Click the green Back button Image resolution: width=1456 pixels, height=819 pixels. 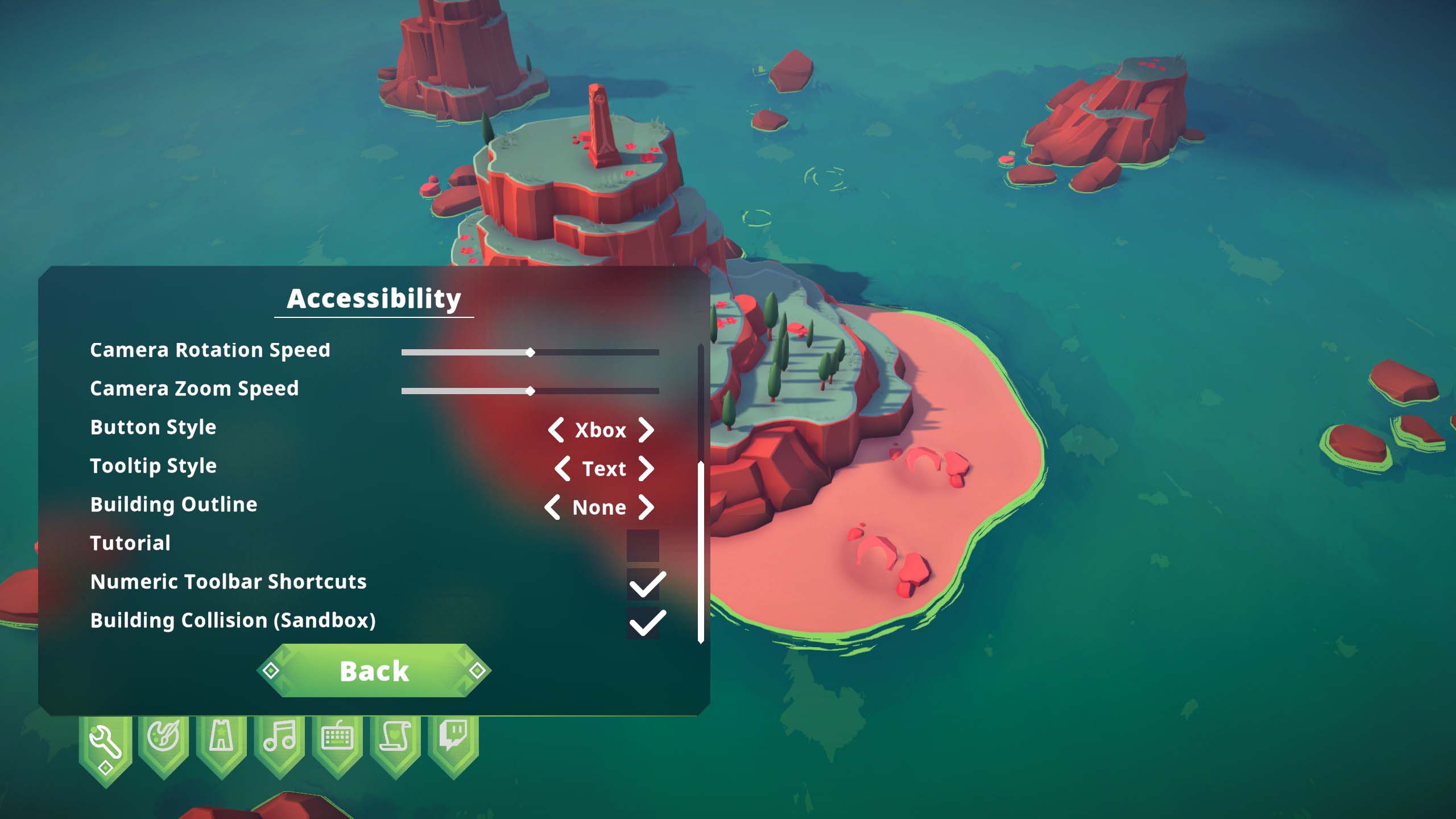tap(374, 671)
